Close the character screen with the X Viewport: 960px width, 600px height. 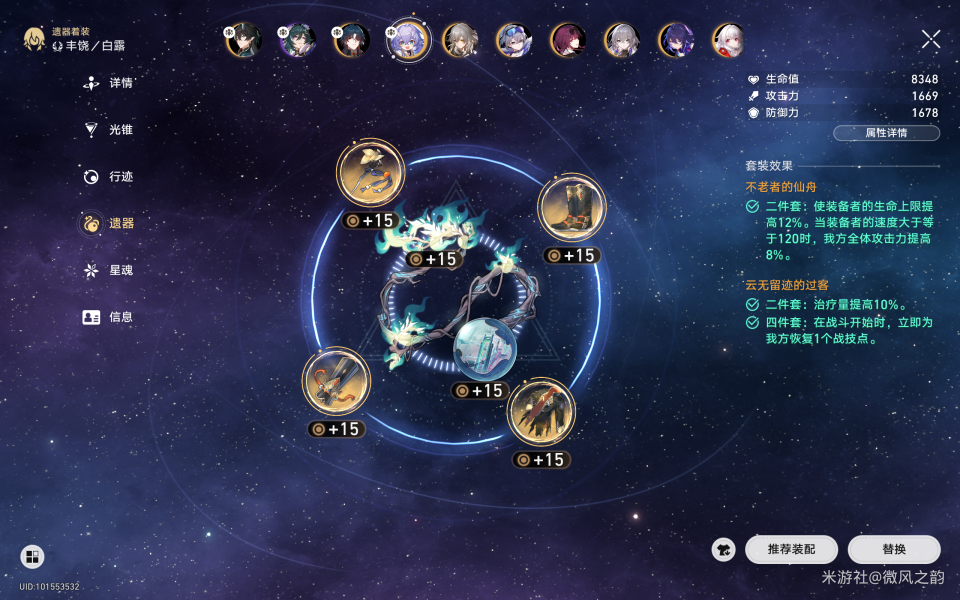(931, 40)
